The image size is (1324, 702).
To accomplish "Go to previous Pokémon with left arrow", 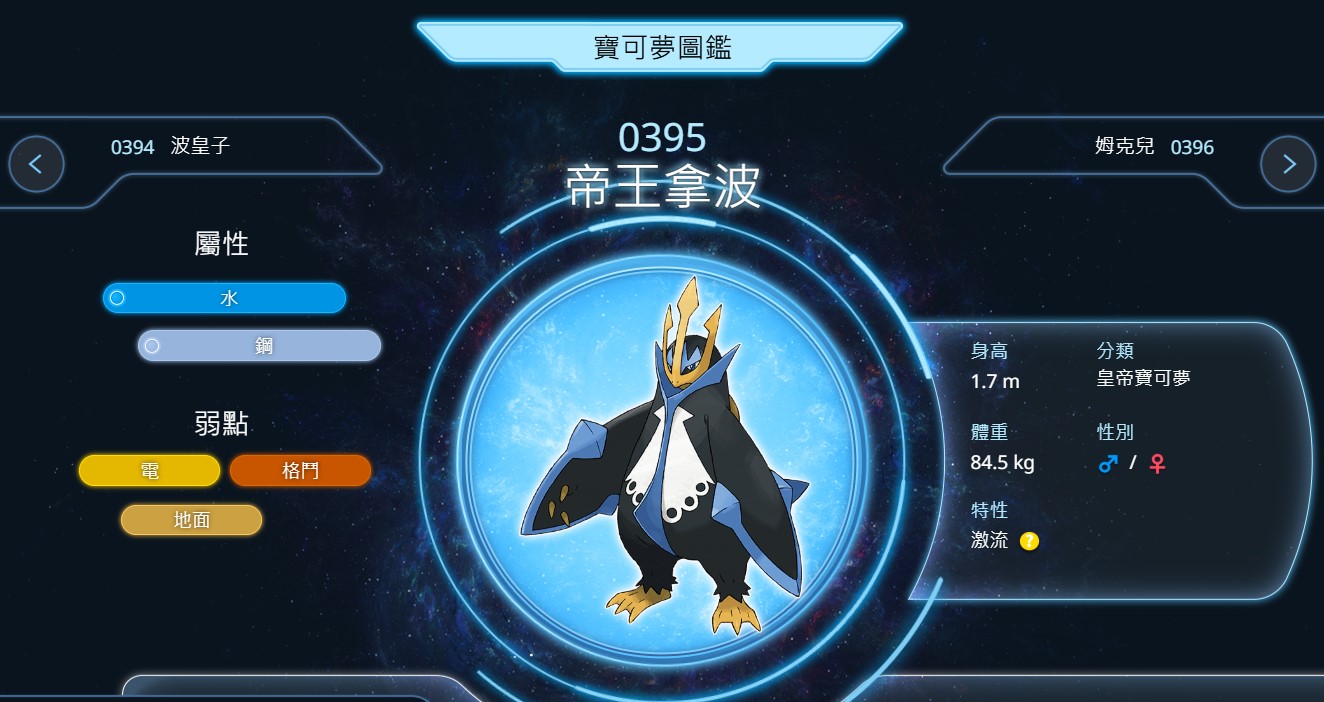I will click(36, 164).
